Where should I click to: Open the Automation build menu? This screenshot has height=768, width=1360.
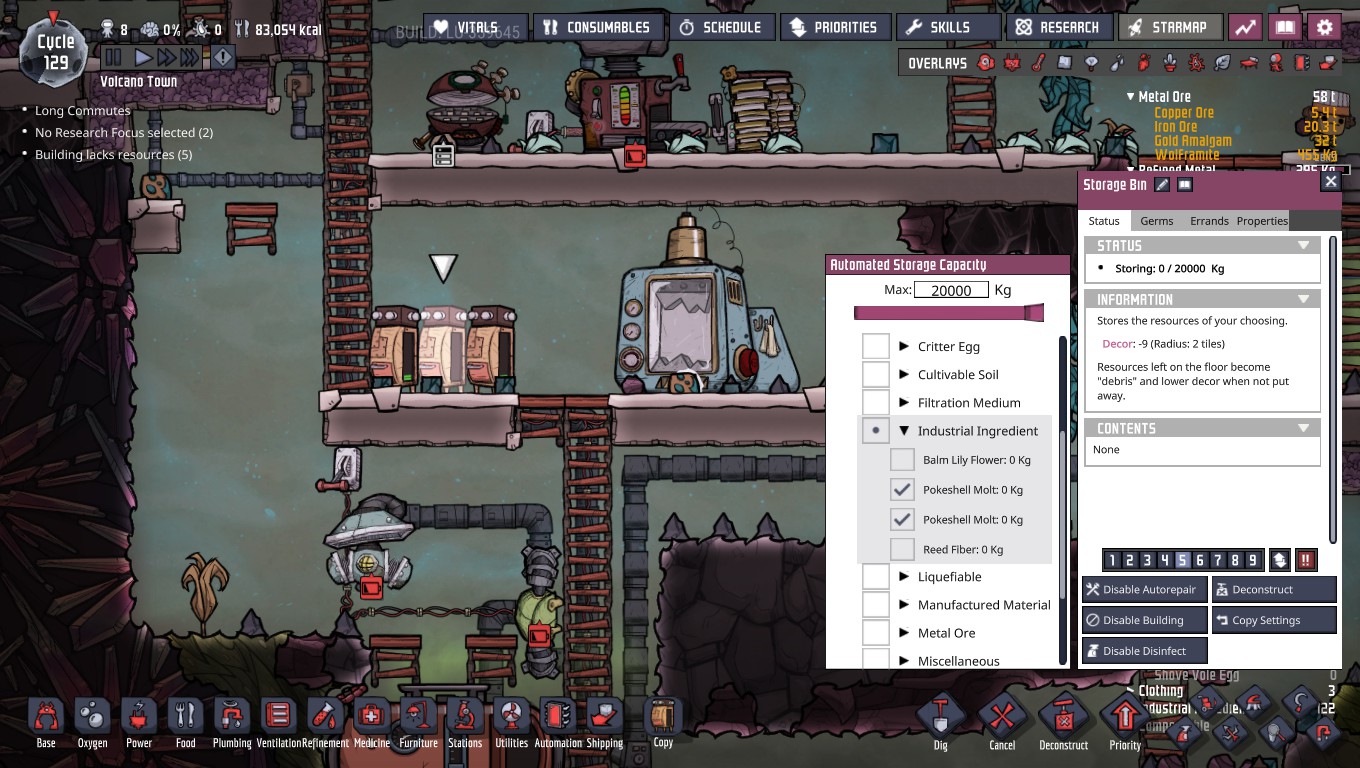point(556,715)
